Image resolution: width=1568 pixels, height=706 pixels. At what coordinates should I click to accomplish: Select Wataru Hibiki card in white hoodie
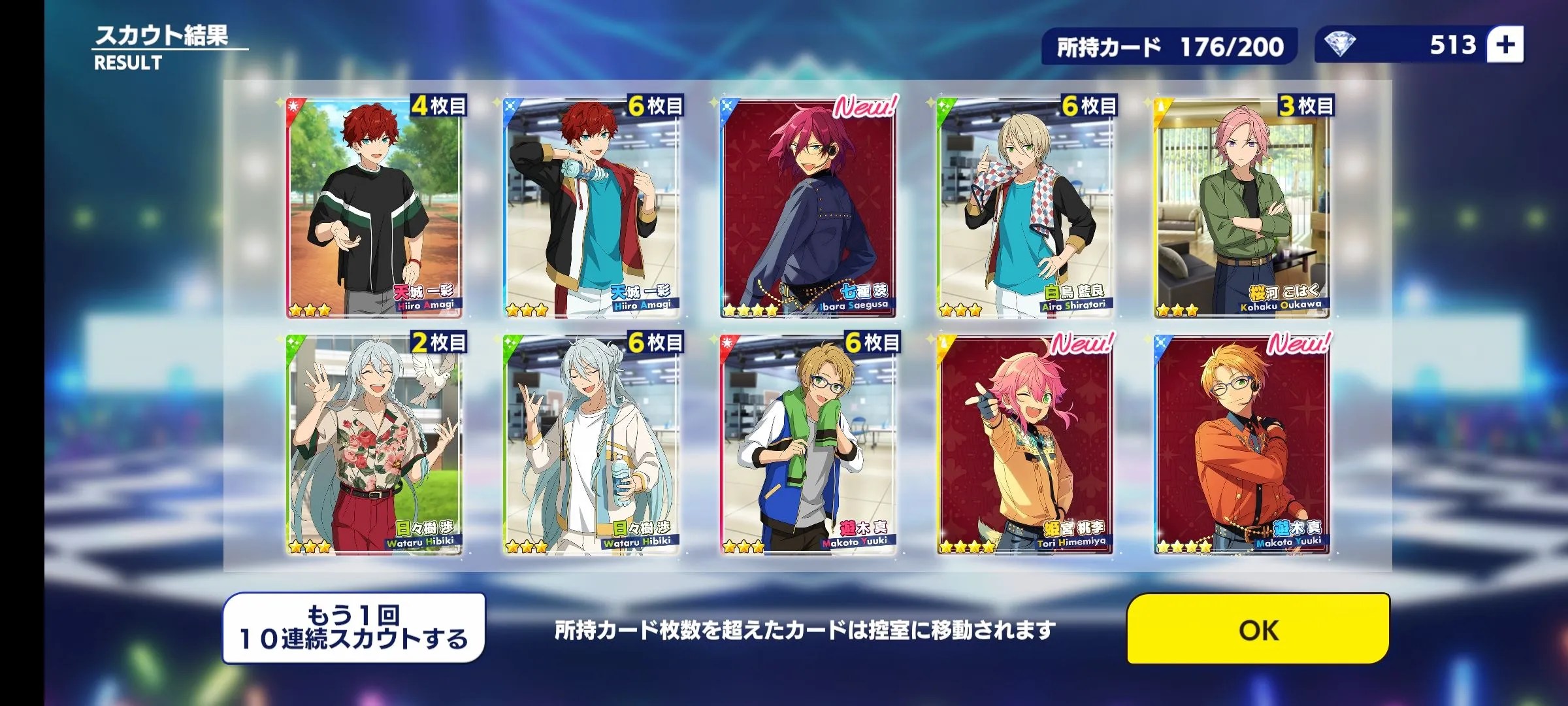(x=591, y=446)
